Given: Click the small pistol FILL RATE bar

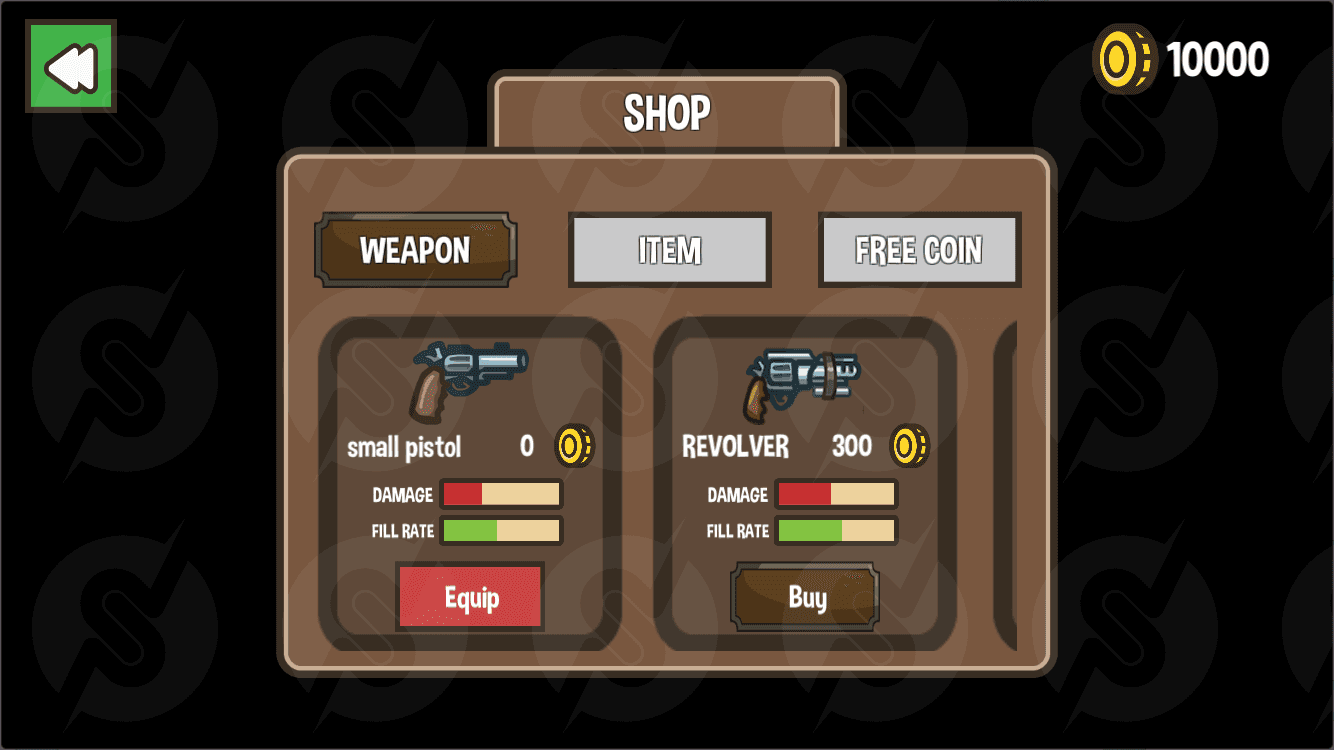Looking at the screenshot, I should [502, 530].
